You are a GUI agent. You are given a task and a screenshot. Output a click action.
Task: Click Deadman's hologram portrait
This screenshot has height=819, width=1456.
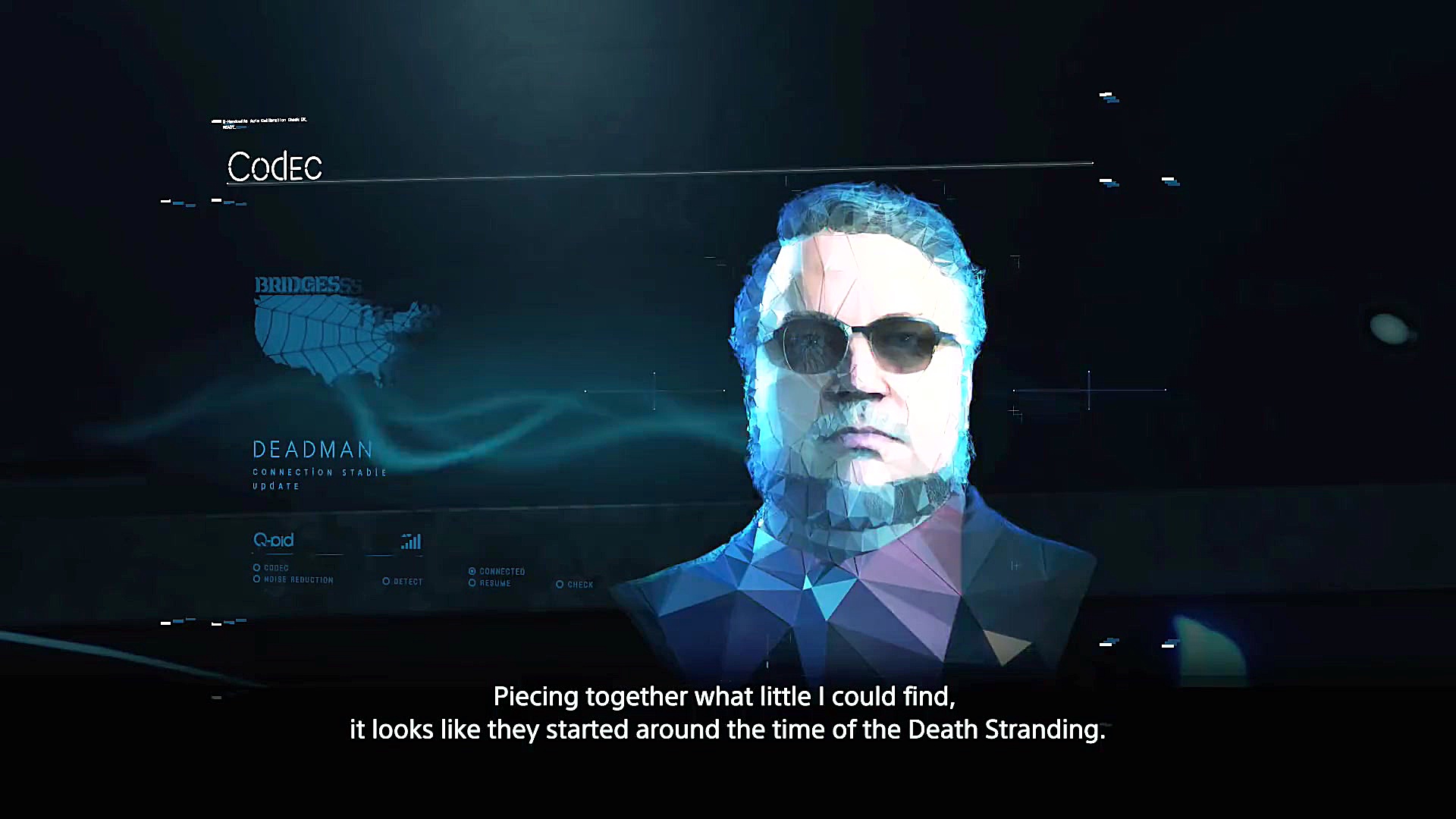click(x=864, y=394)
